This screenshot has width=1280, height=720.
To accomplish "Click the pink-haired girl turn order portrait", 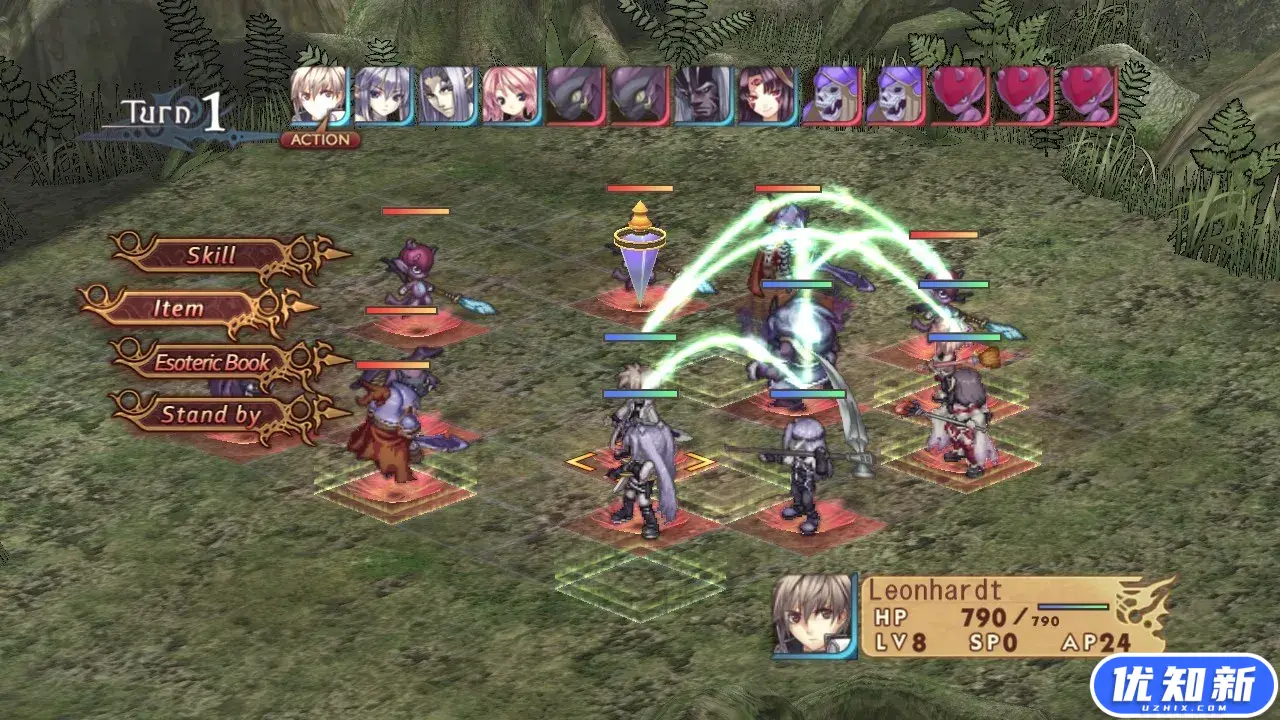I will (510, 96).
